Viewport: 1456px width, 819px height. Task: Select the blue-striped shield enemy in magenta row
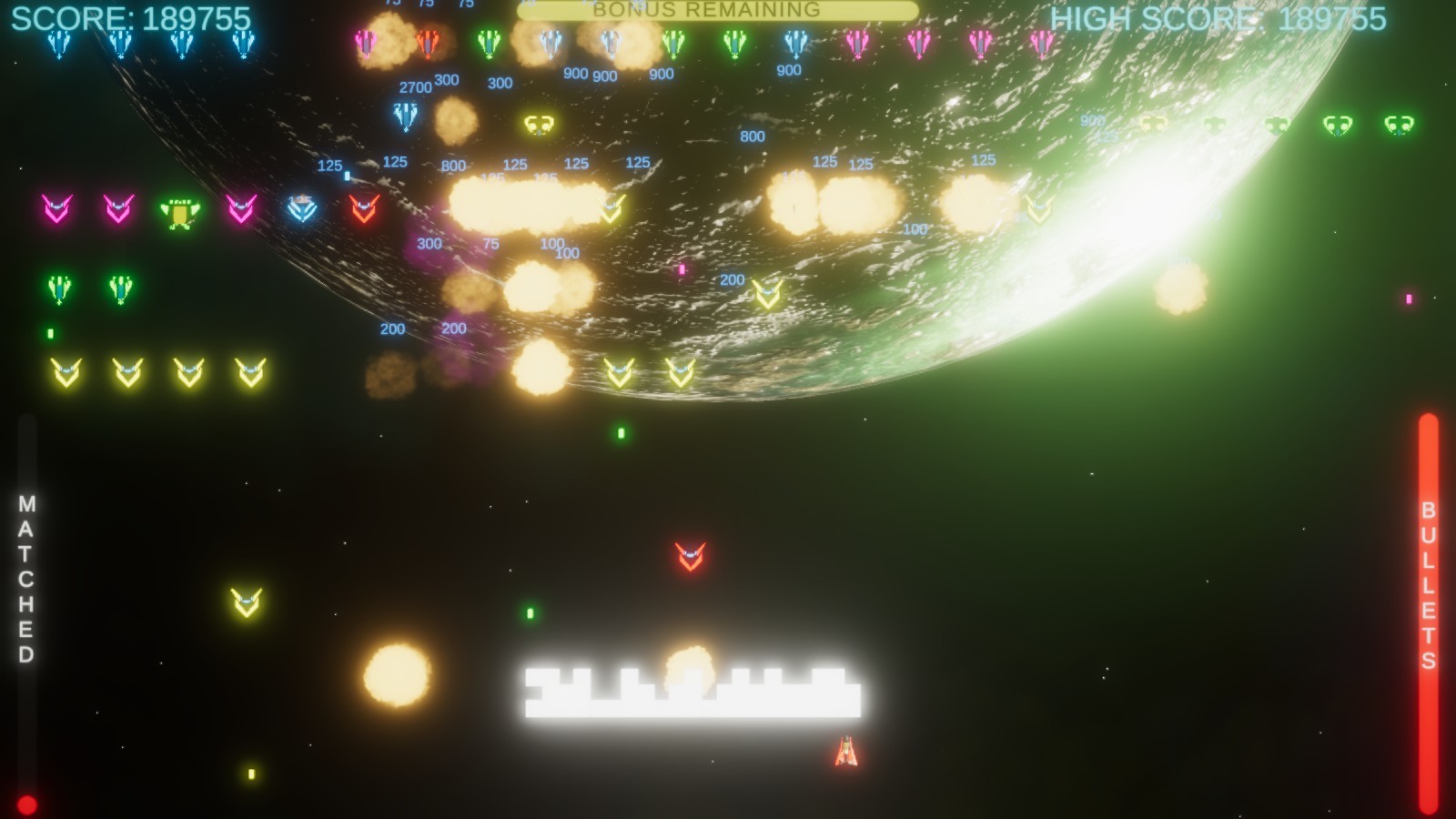[304, 211]
